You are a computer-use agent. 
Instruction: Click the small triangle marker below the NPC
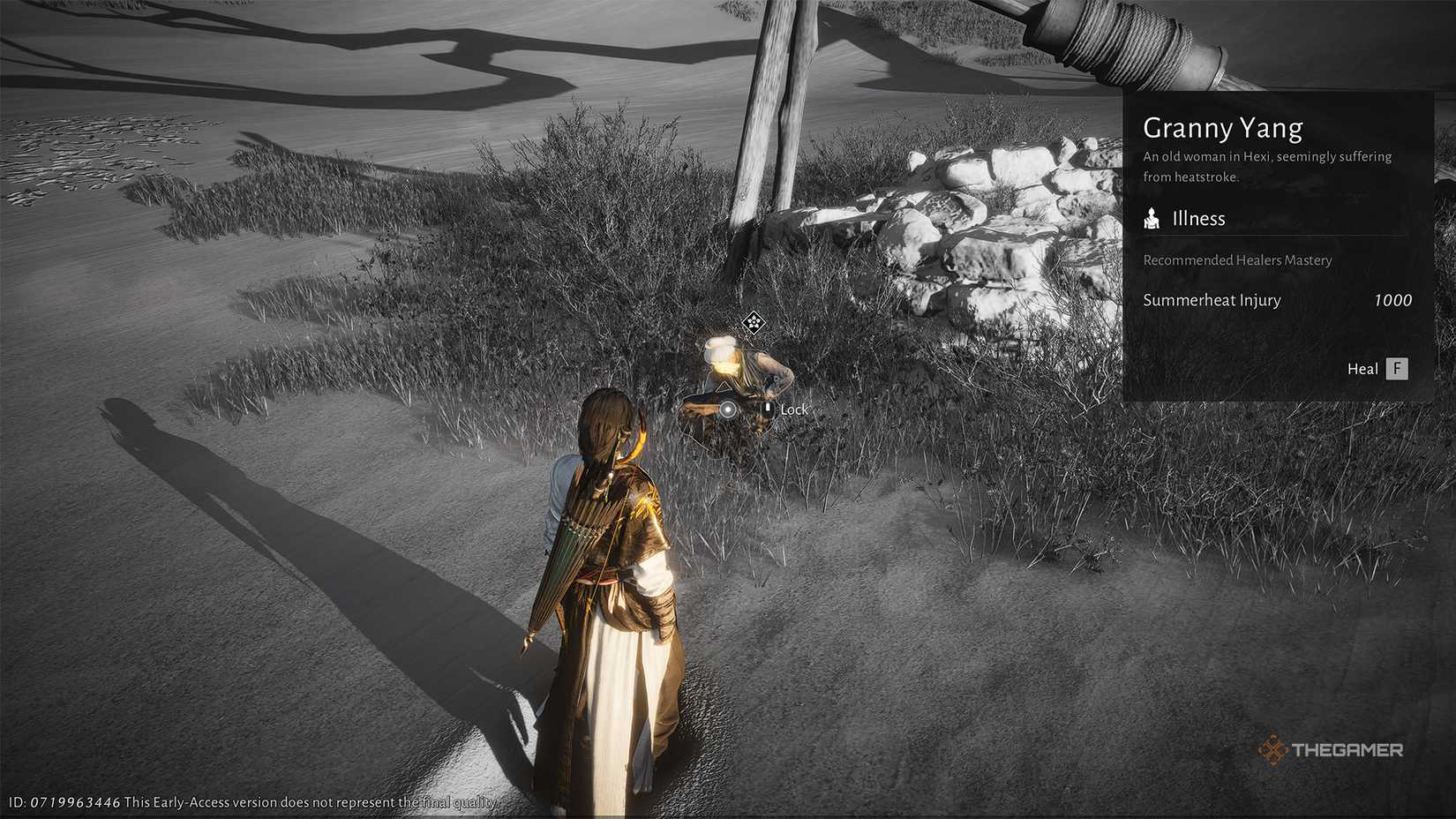pyautogui.click(x=724, y=386)
